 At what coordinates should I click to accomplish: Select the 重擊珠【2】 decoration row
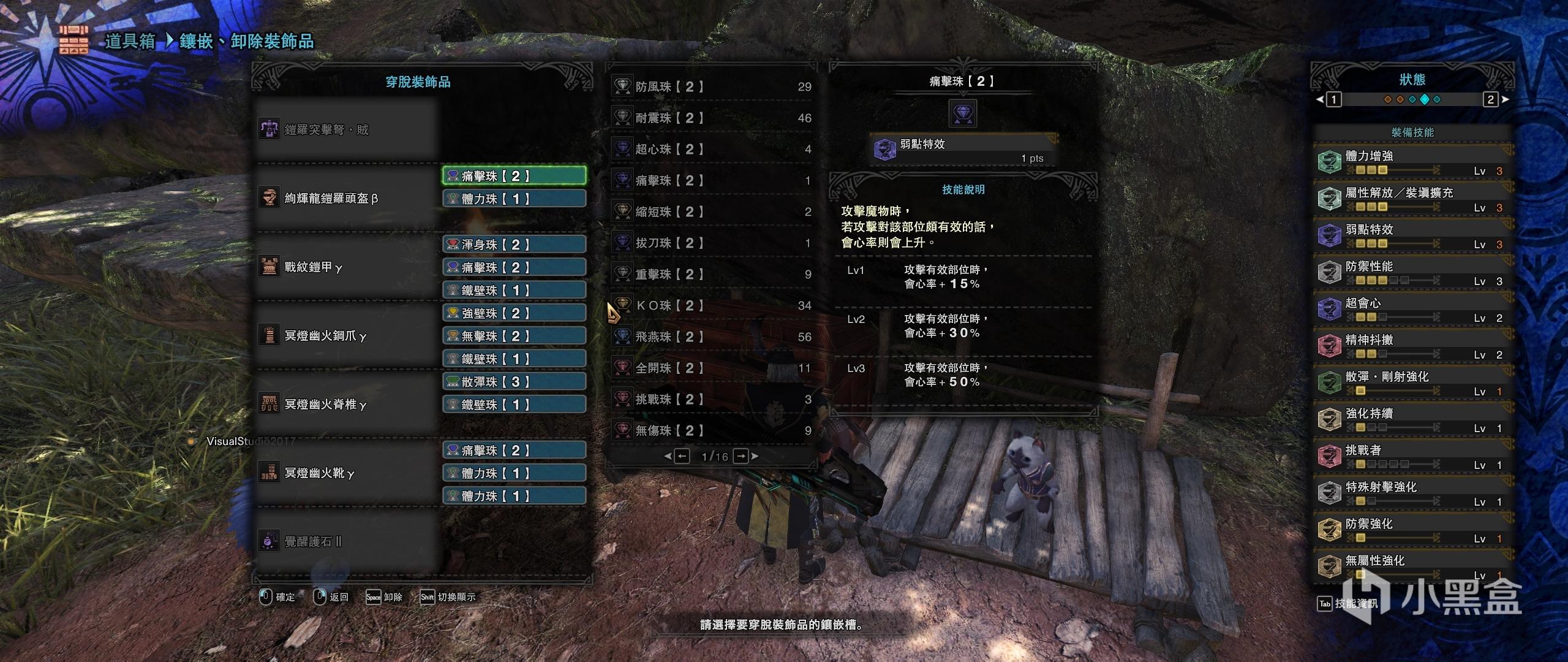710,275
